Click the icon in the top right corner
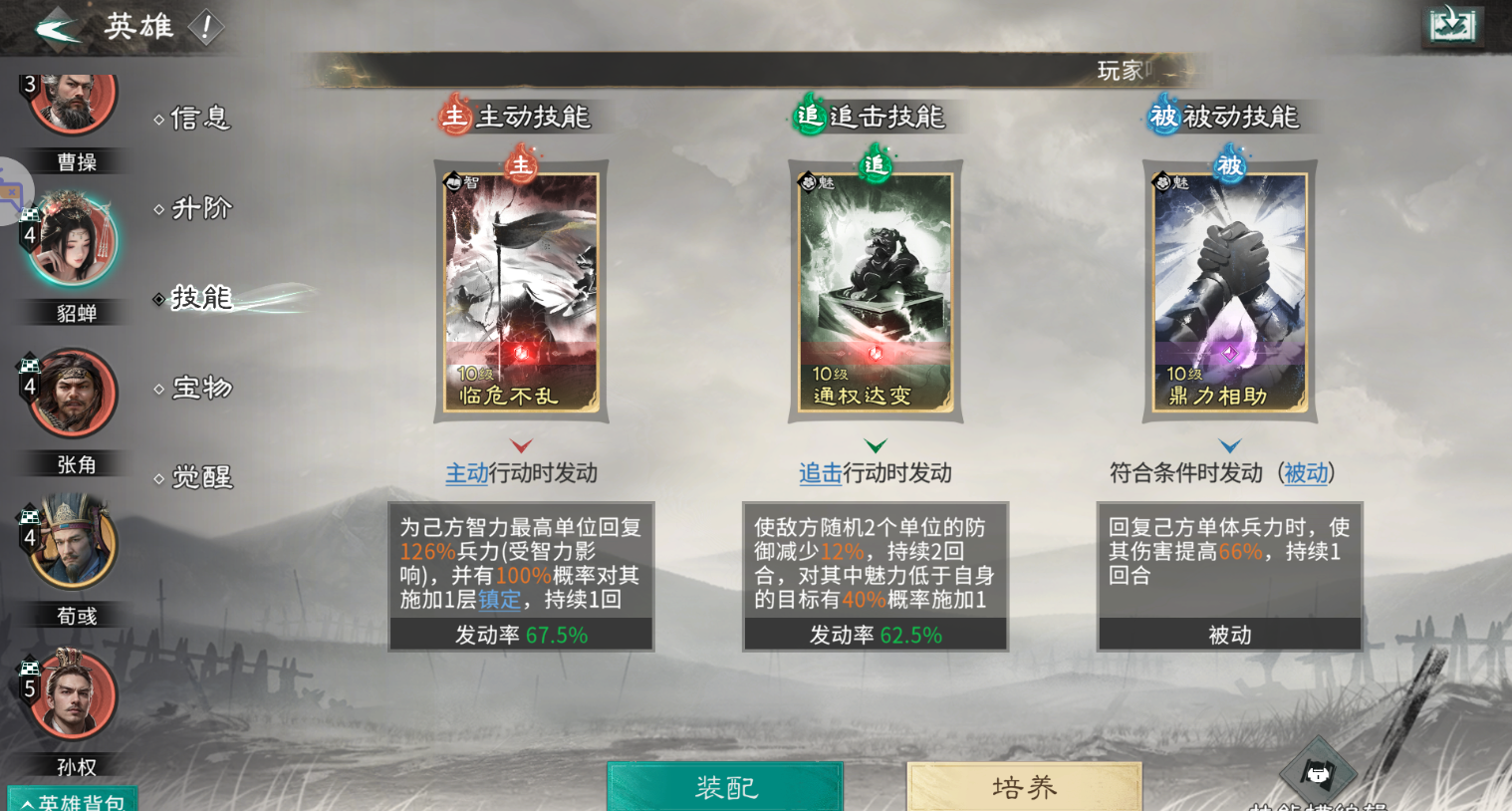This screenshot has width=1512, height=811. click(1452, 25)
